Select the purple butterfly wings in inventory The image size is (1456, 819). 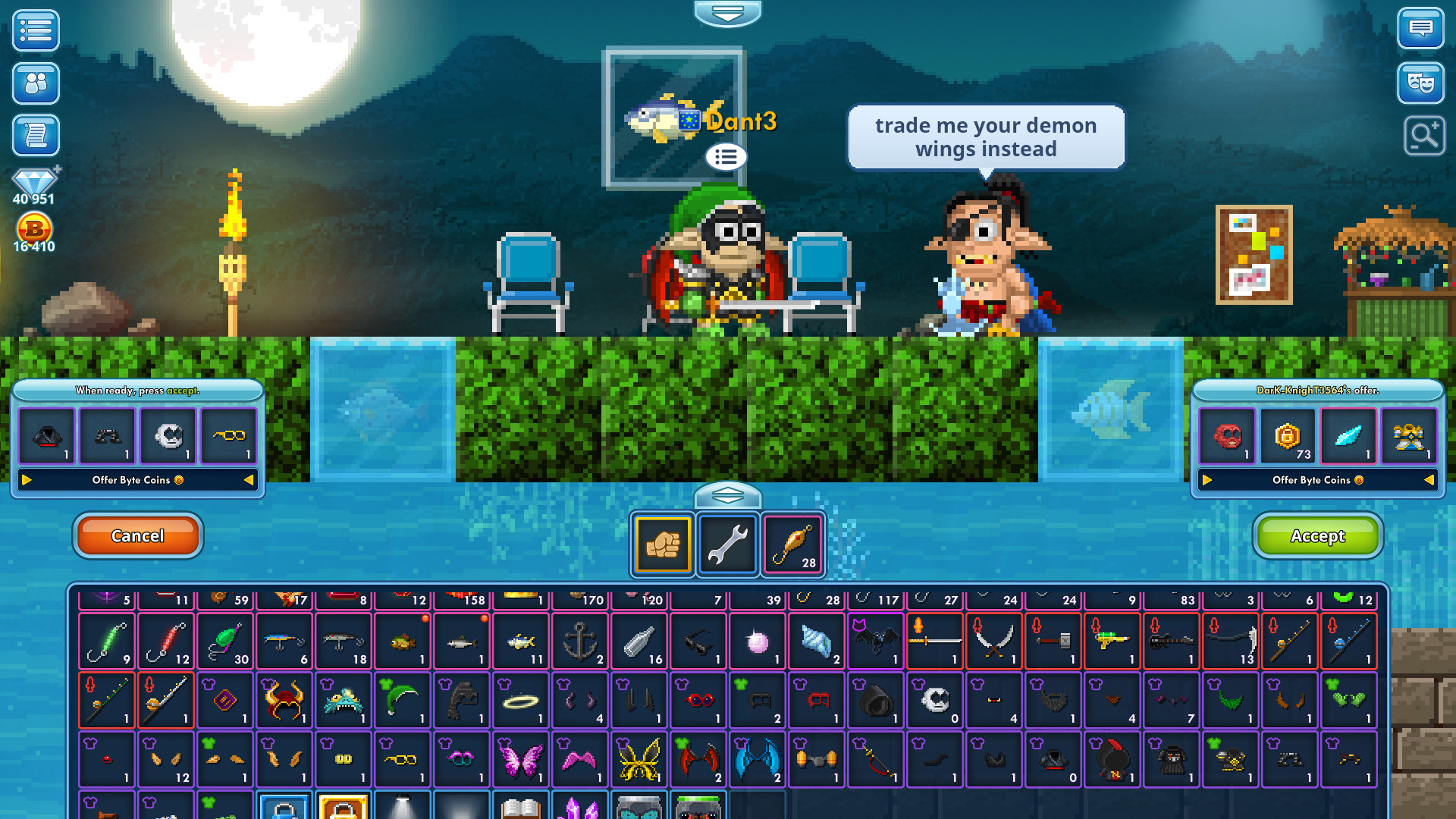520,758
